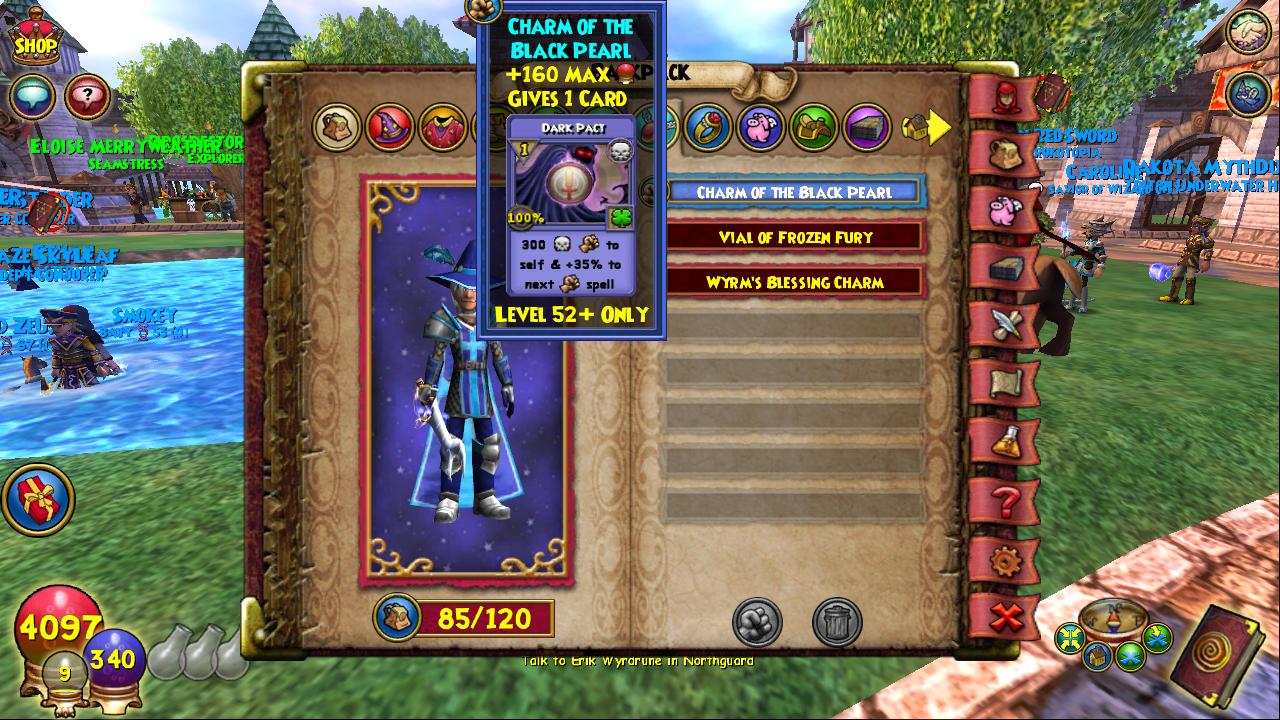Open the chat speech bubble menu
Screen dimensions: 1280x720
click(33, 97)
